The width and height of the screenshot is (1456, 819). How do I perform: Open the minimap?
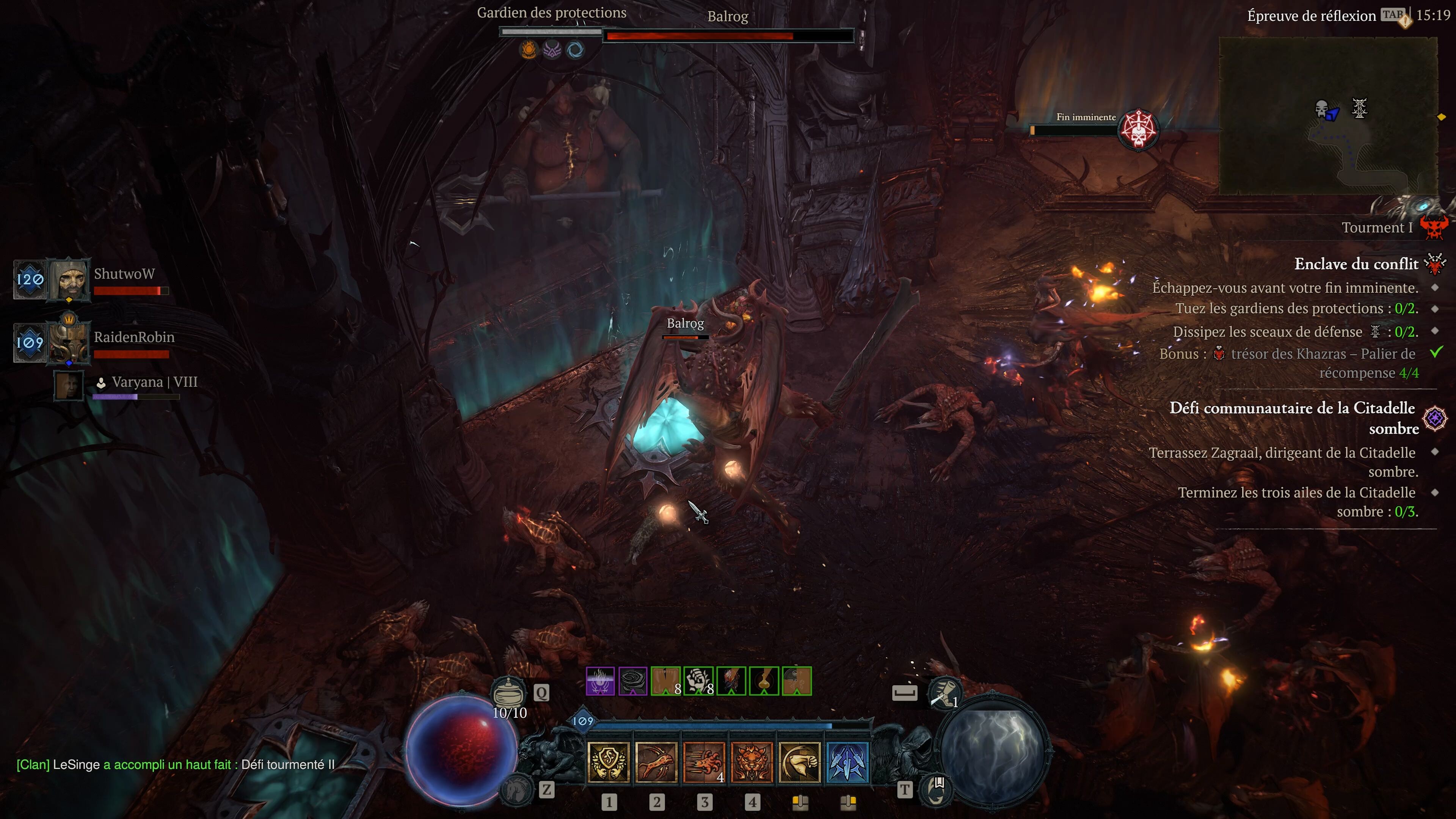pyautogui.click(x=1328, y=116)
